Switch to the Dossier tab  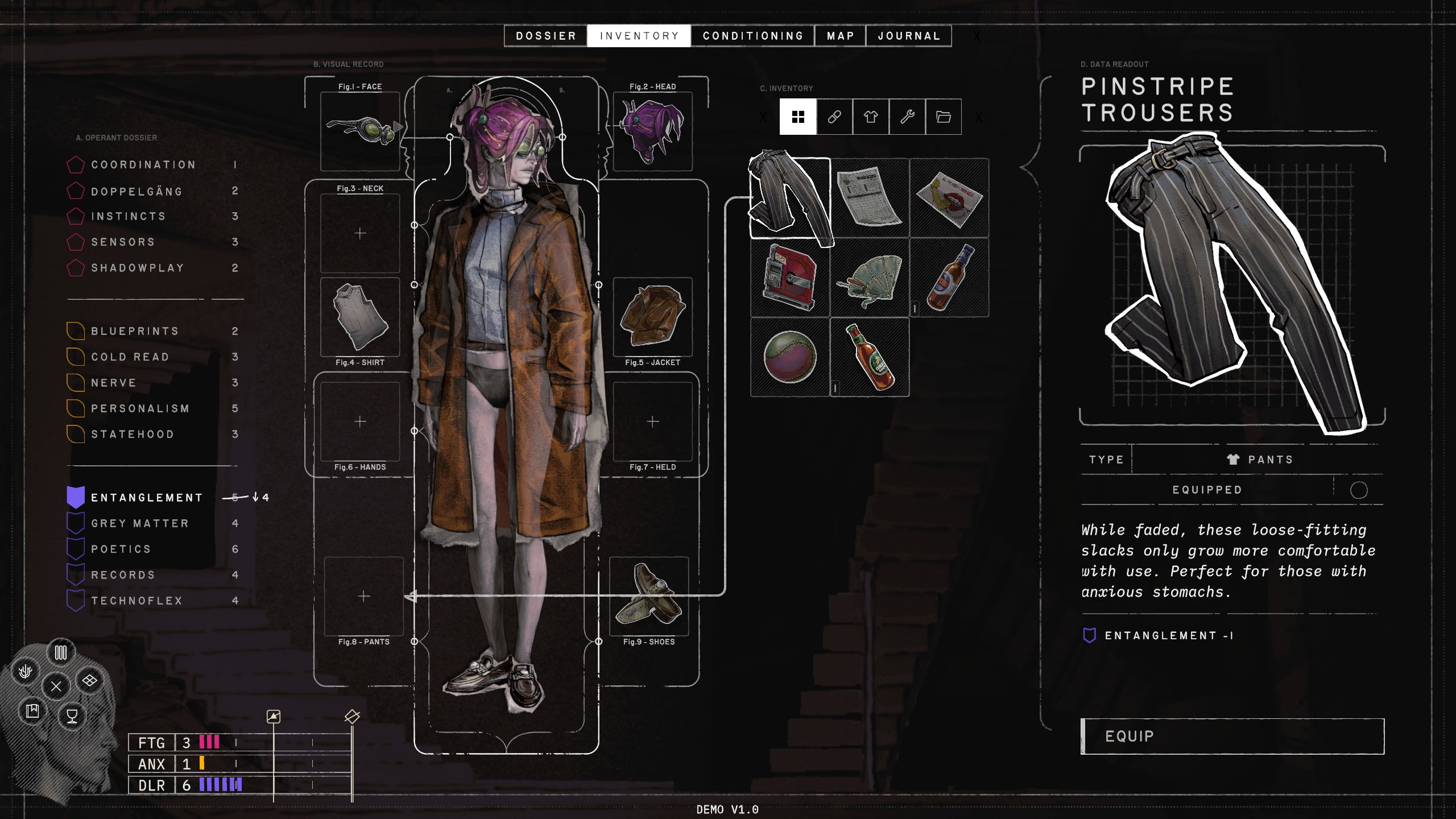(546, 36)
